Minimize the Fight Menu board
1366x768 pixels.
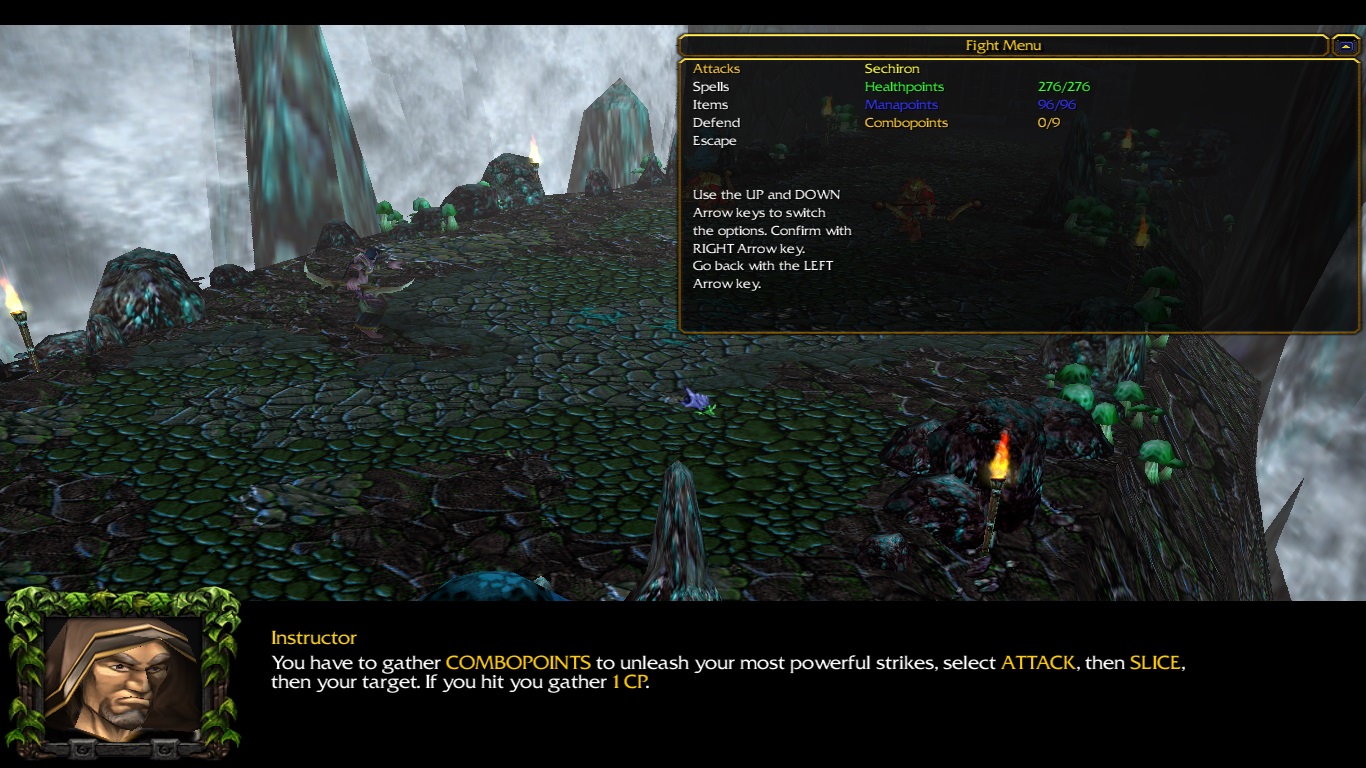click(1346, 46)
